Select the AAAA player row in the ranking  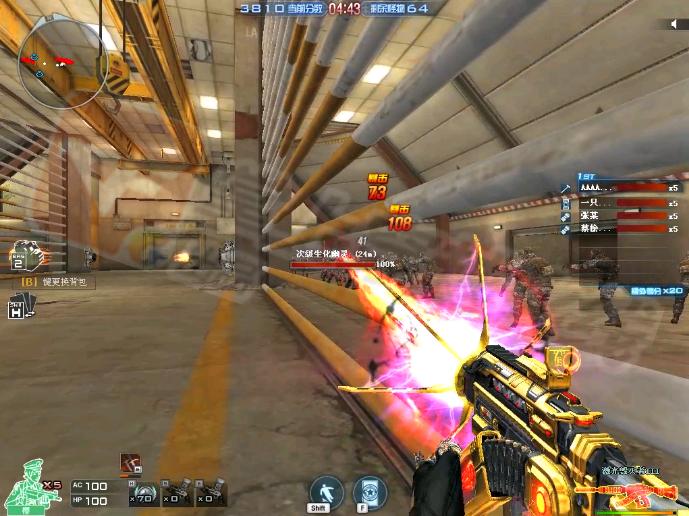pyautogui.click(x=620, y=187)
